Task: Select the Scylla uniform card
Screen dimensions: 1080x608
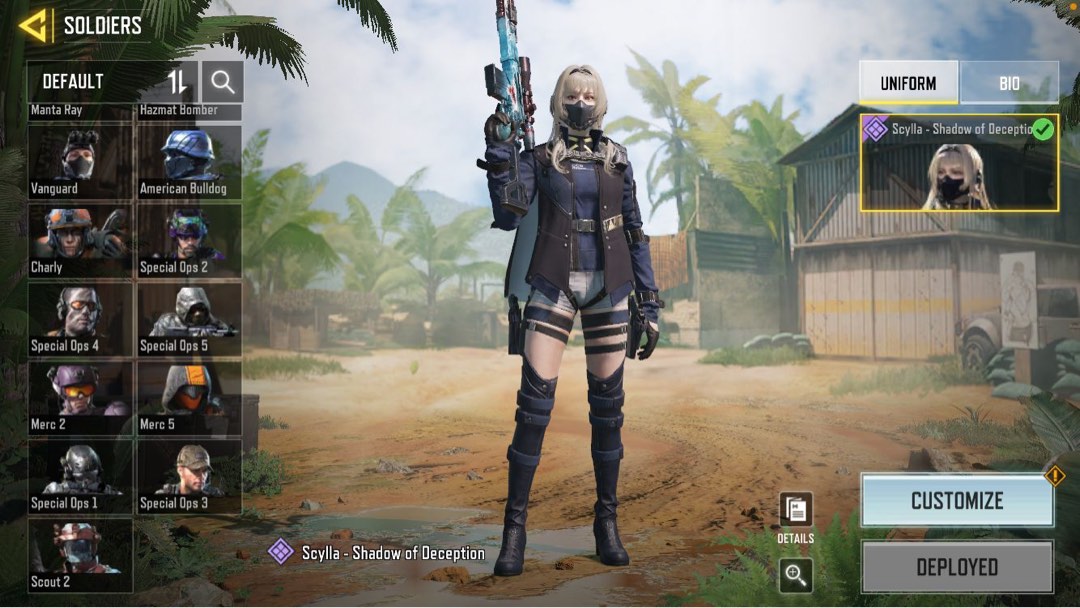Action: 959,162
